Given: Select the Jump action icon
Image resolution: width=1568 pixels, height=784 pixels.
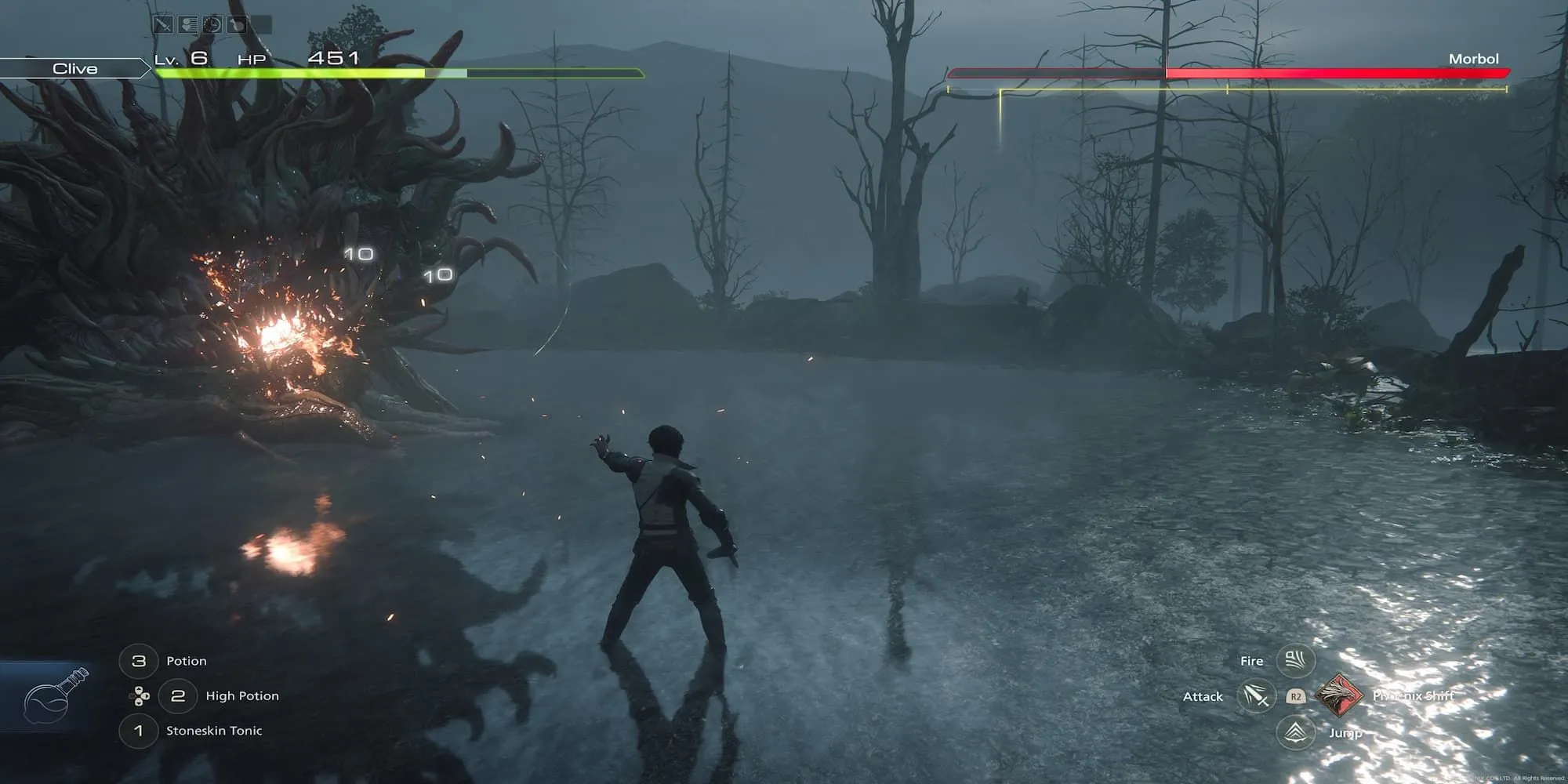Looking at the screenshot, I should point(1295,732).
